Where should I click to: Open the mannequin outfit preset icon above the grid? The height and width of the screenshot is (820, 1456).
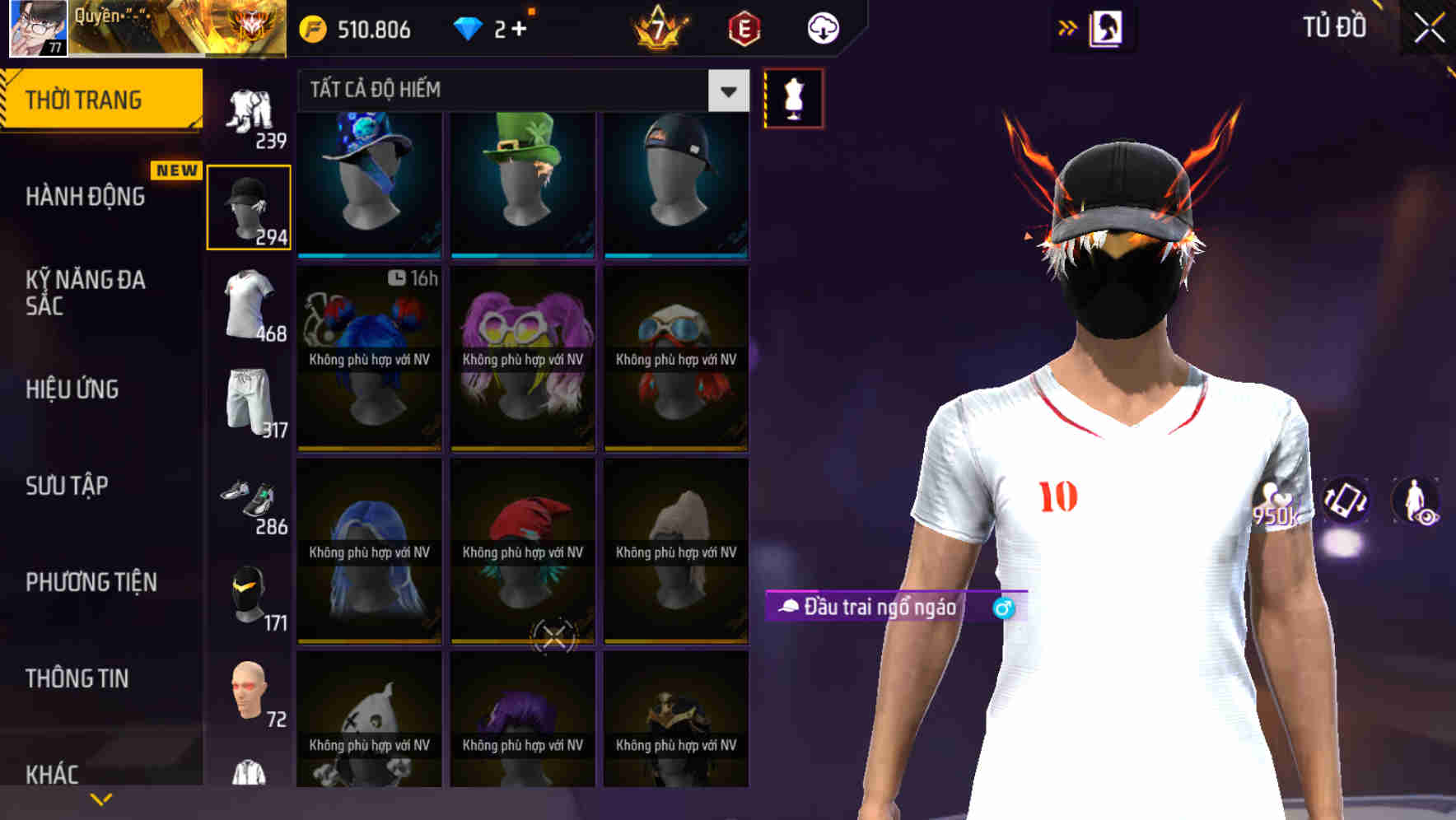792,98
